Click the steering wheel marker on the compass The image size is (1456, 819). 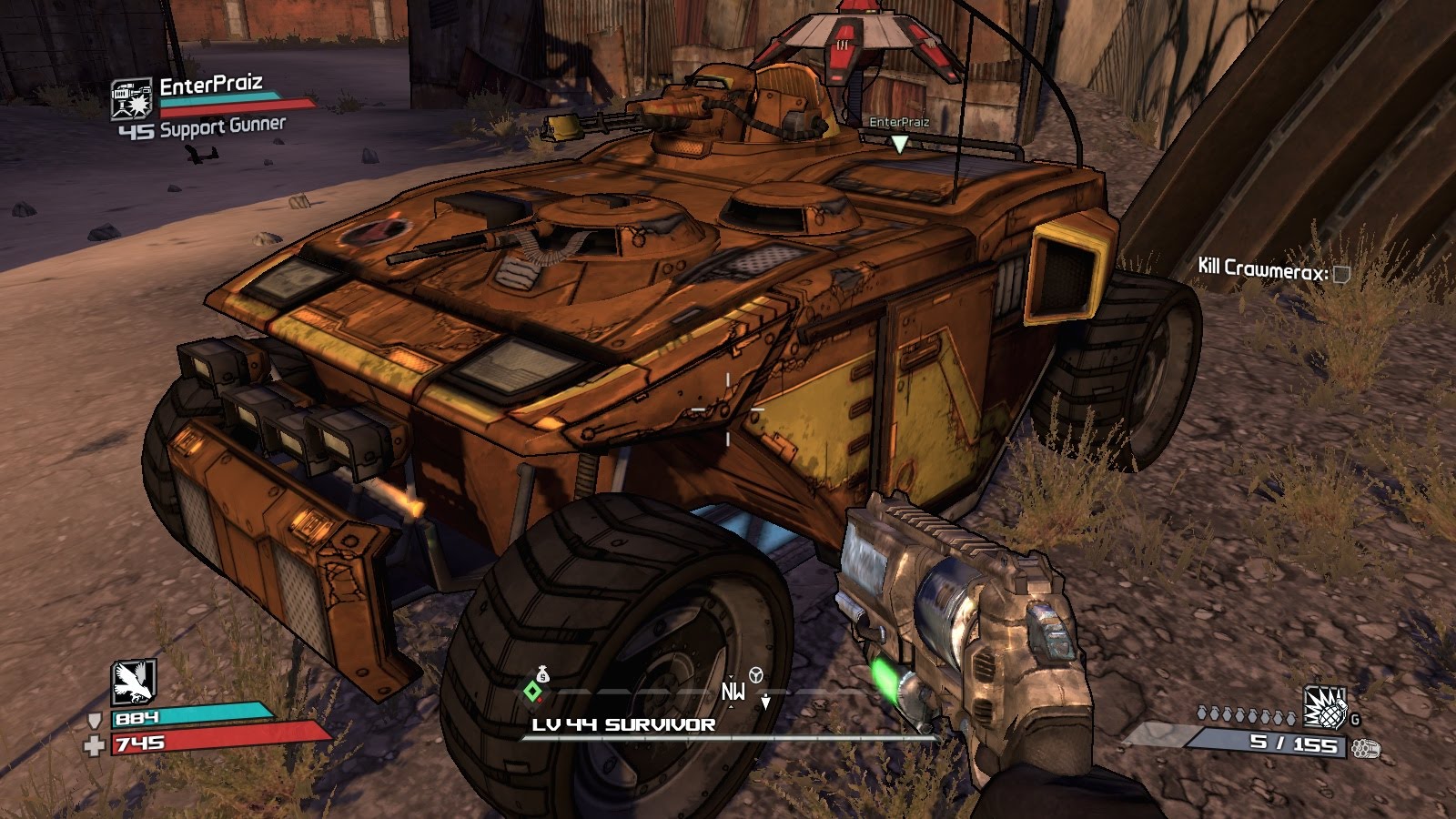click(x=755, y=674)
